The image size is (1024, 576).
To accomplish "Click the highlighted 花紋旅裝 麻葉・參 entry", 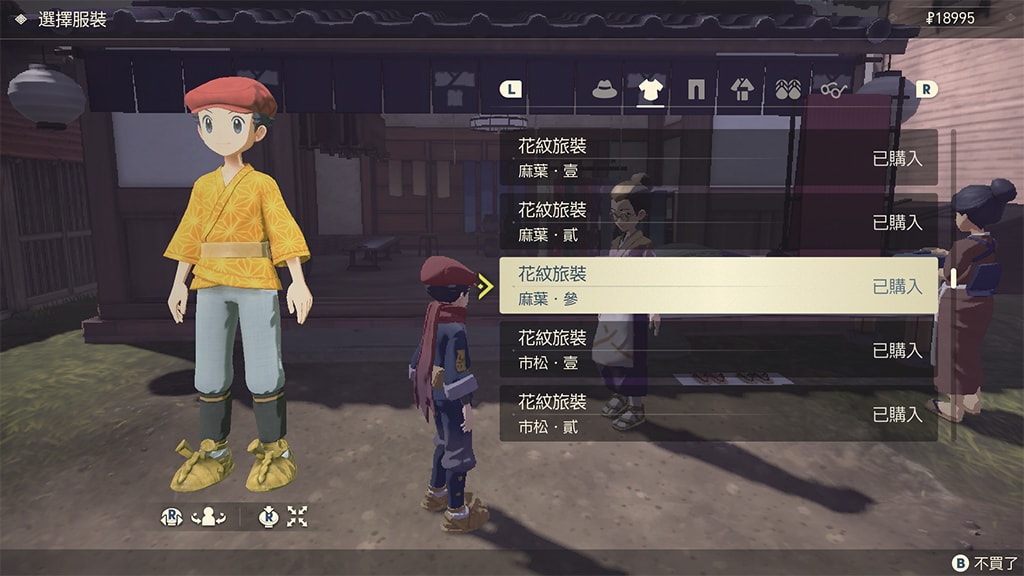I will [718, 286].
